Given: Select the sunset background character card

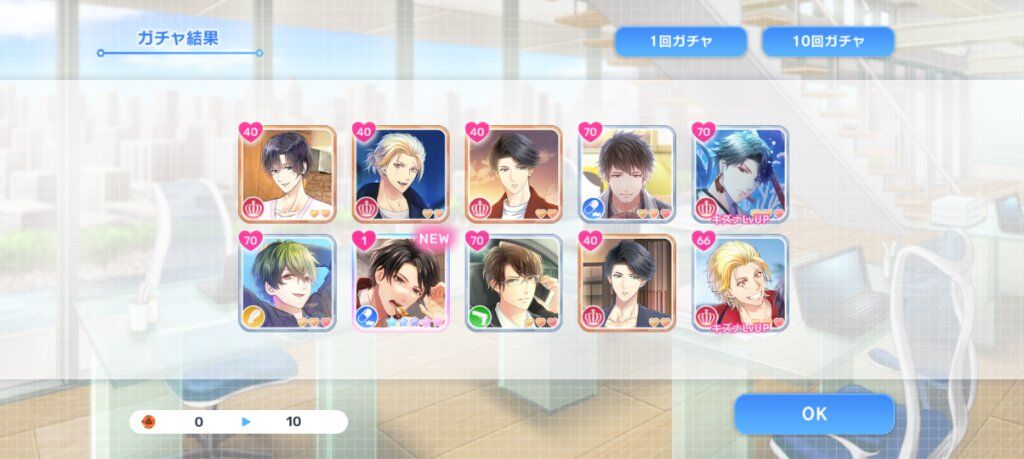Looking at the screenshot, I should pos(514,174).
